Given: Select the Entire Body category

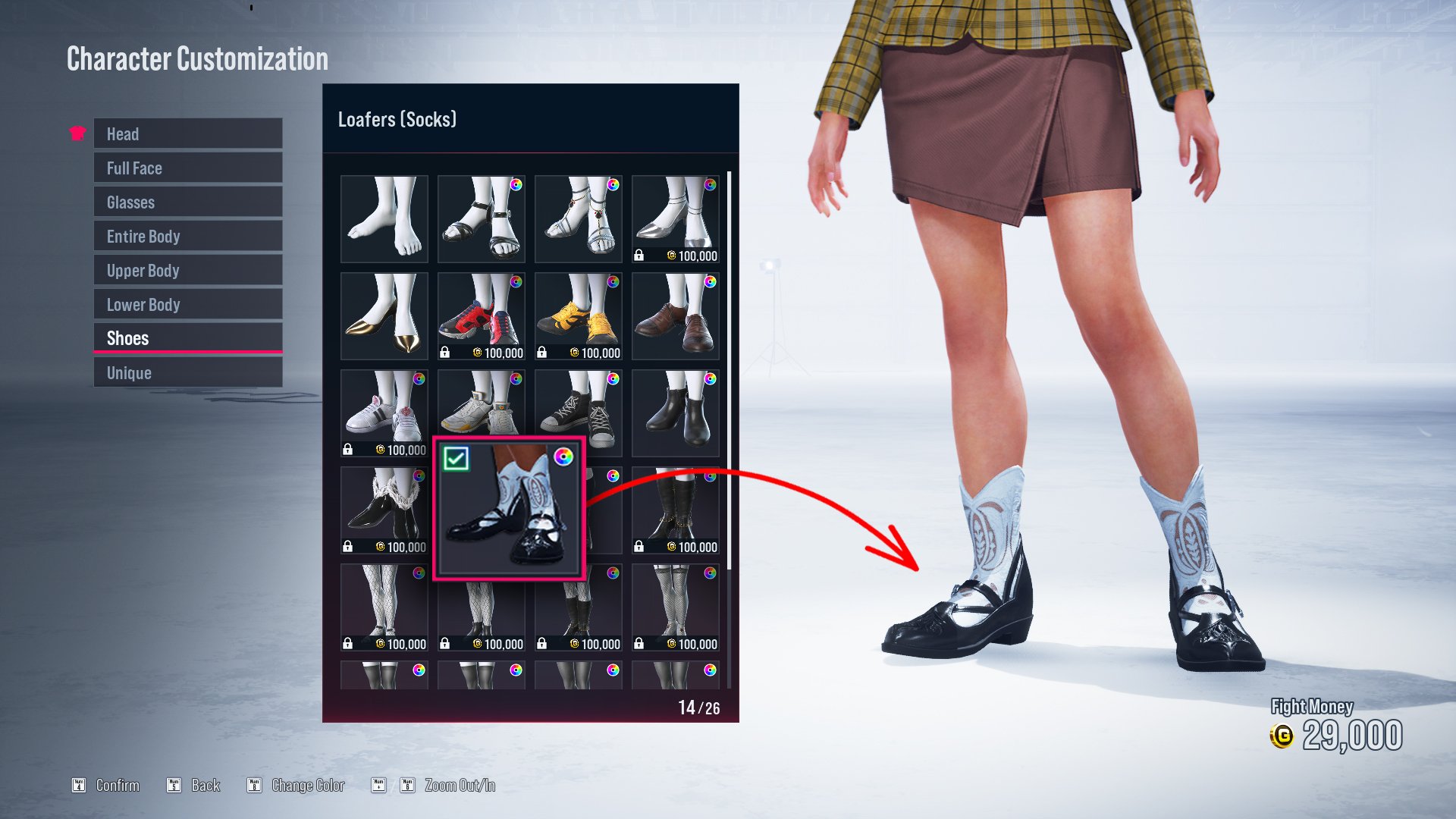Looking at the screenshot, I should tap(187, 236).
